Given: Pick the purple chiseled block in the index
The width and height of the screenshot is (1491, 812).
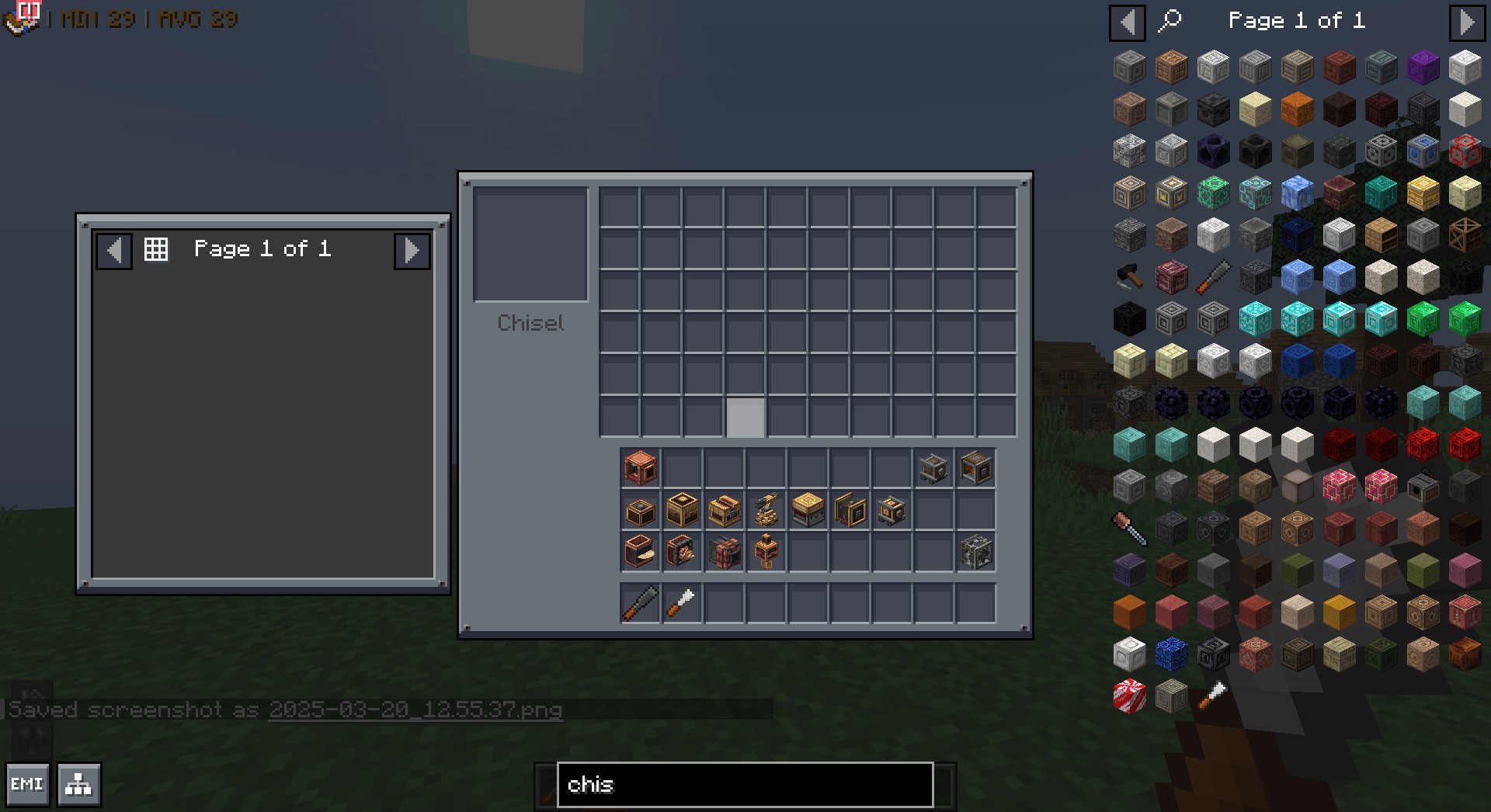Looking at the screenshot, I should coord(1423,68).
